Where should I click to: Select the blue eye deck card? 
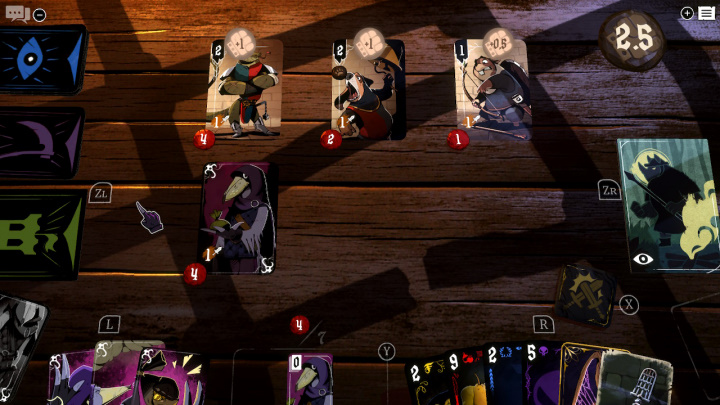[40, 58]
